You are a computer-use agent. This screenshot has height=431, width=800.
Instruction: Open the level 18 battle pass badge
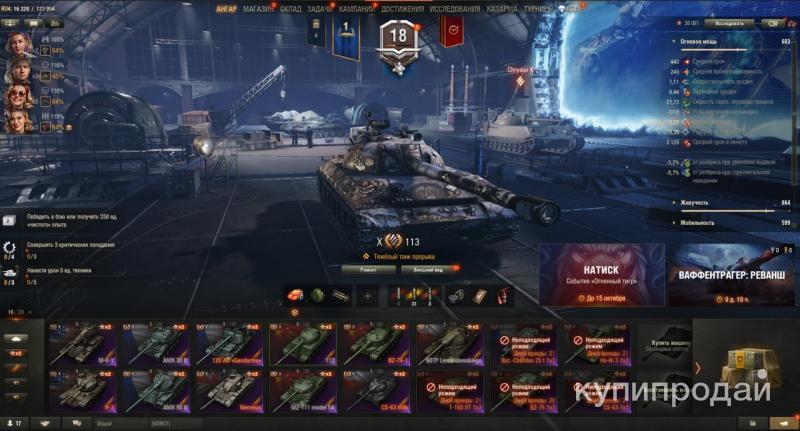pos(397,39)
